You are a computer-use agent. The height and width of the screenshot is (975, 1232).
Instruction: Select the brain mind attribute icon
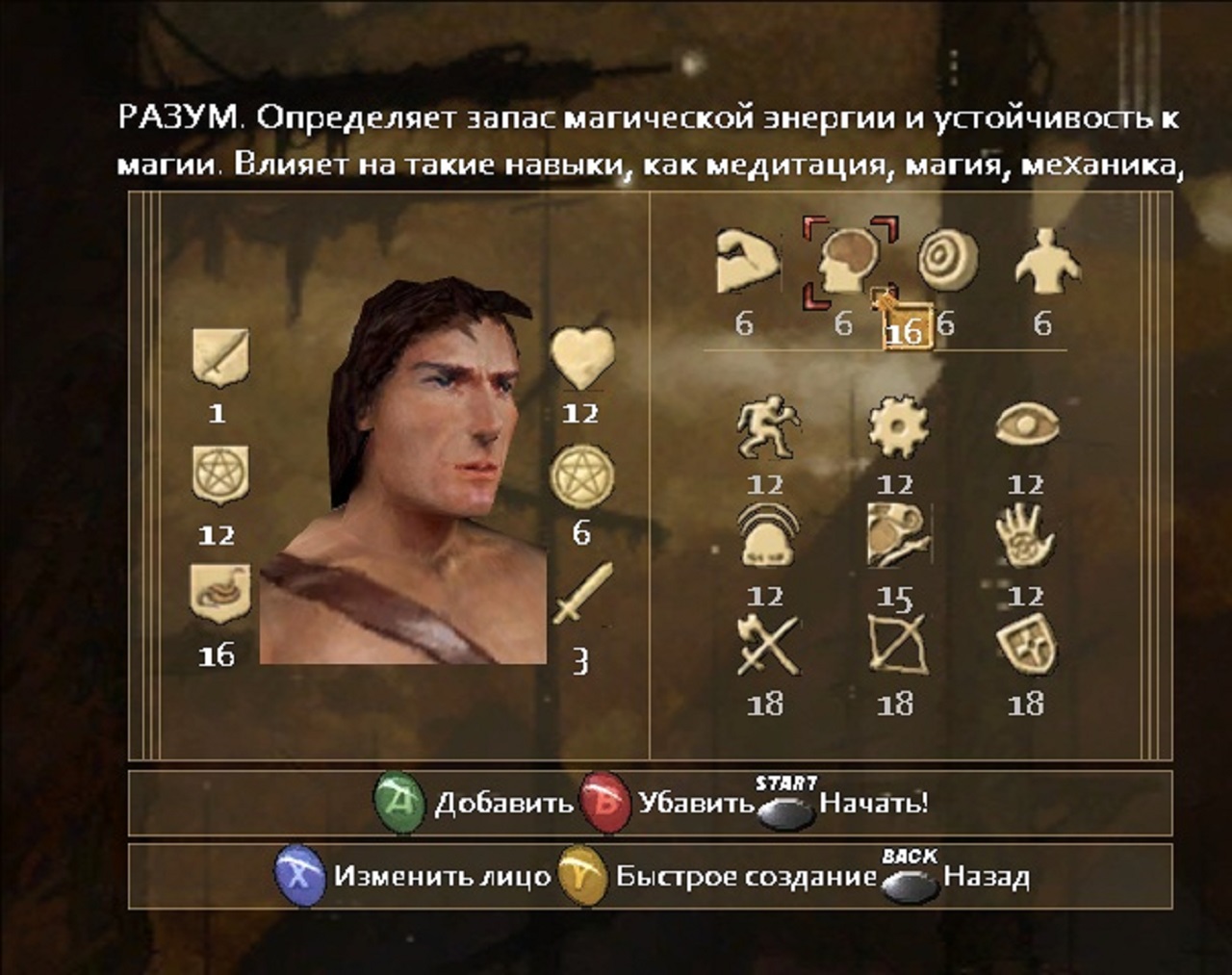click(849, 260)
